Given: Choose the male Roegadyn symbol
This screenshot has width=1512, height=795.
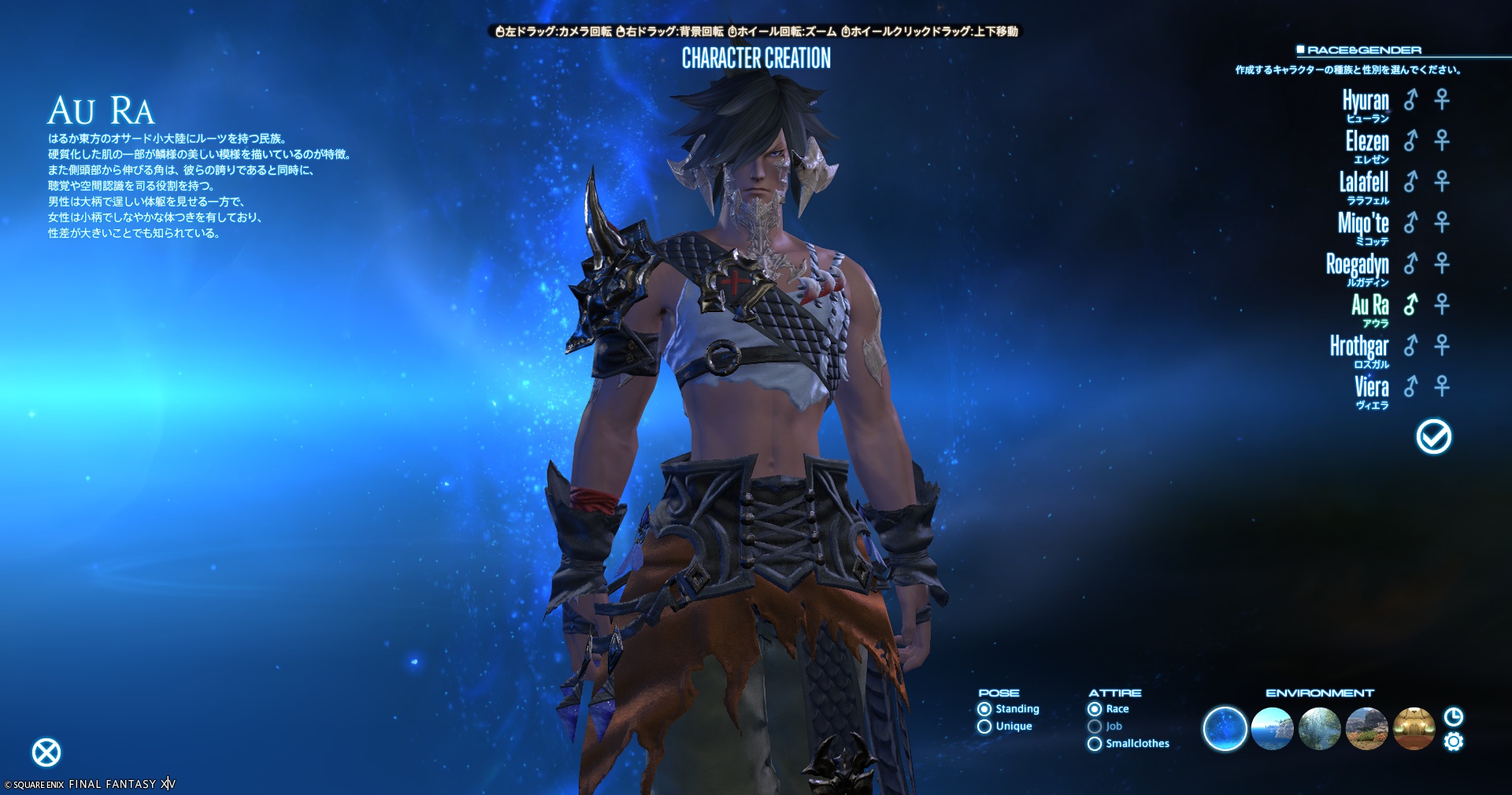Looking at the screenshot, I should (1410, 264).
